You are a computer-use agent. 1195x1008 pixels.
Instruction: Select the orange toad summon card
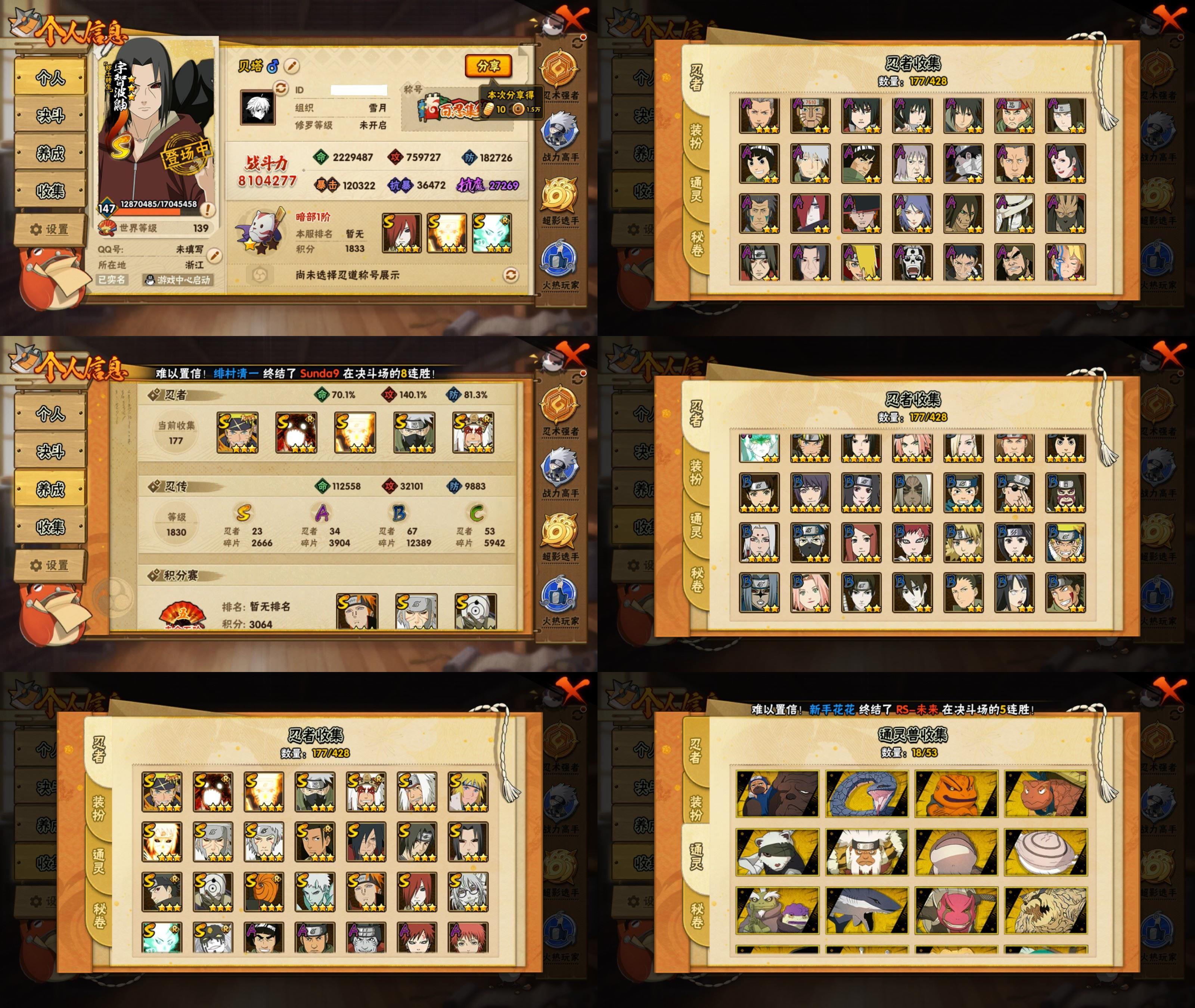click(x=956, y=794)
